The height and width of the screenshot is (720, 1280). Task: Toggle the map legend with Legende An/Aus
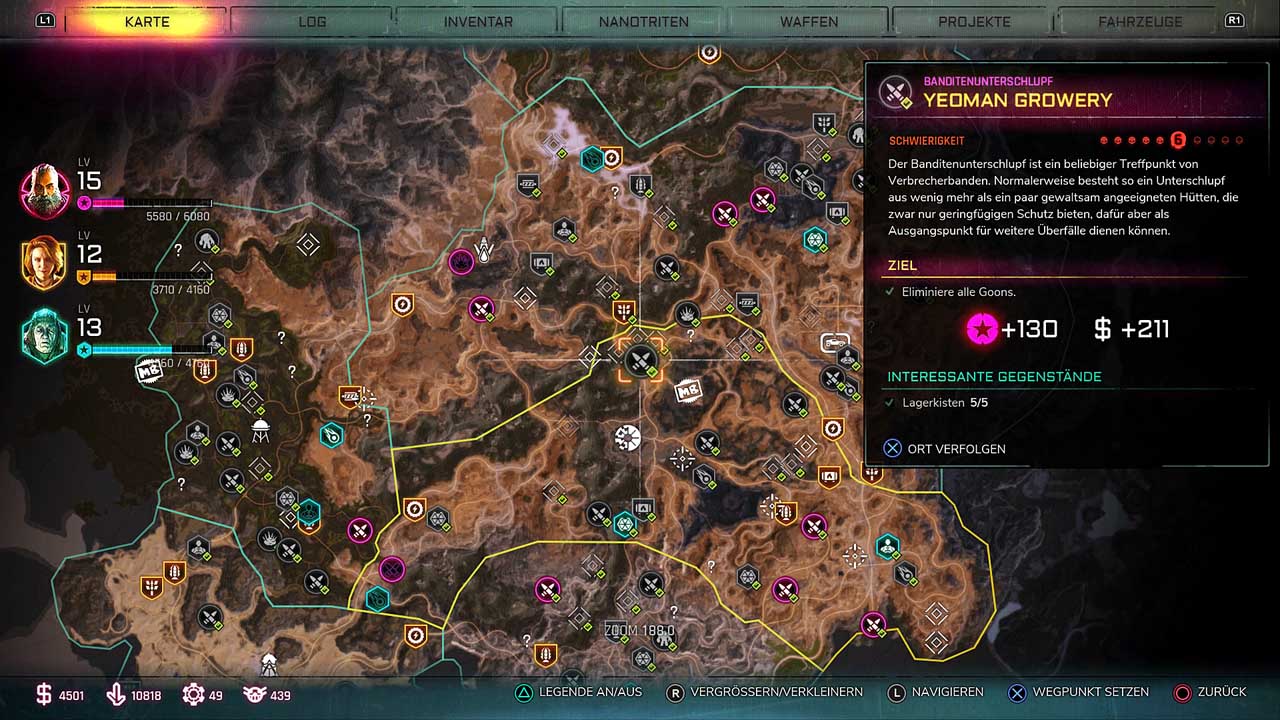(x=578, y=692)
